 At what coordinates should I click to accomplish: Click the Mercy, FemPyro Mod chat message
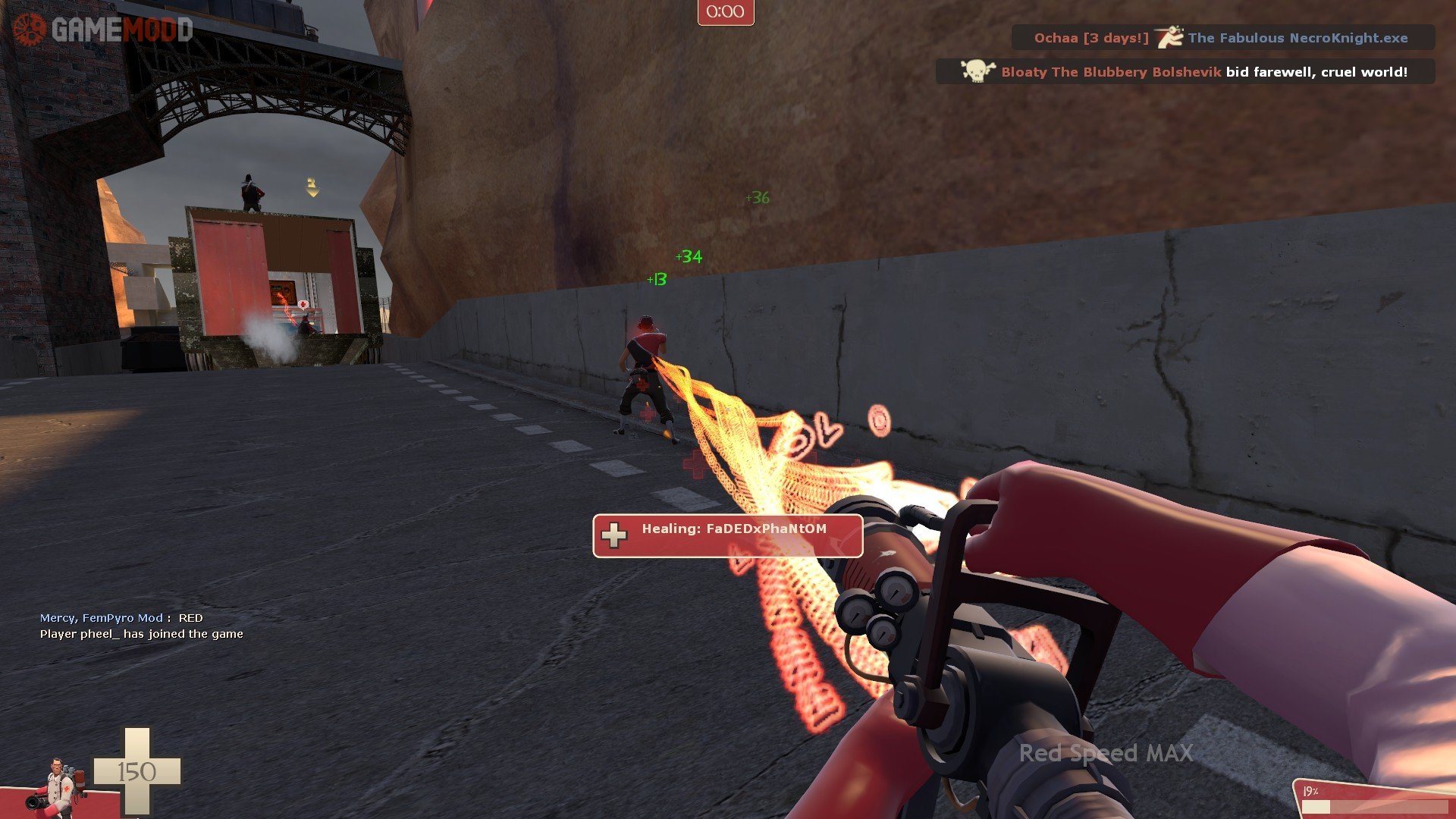click(121, 618)
